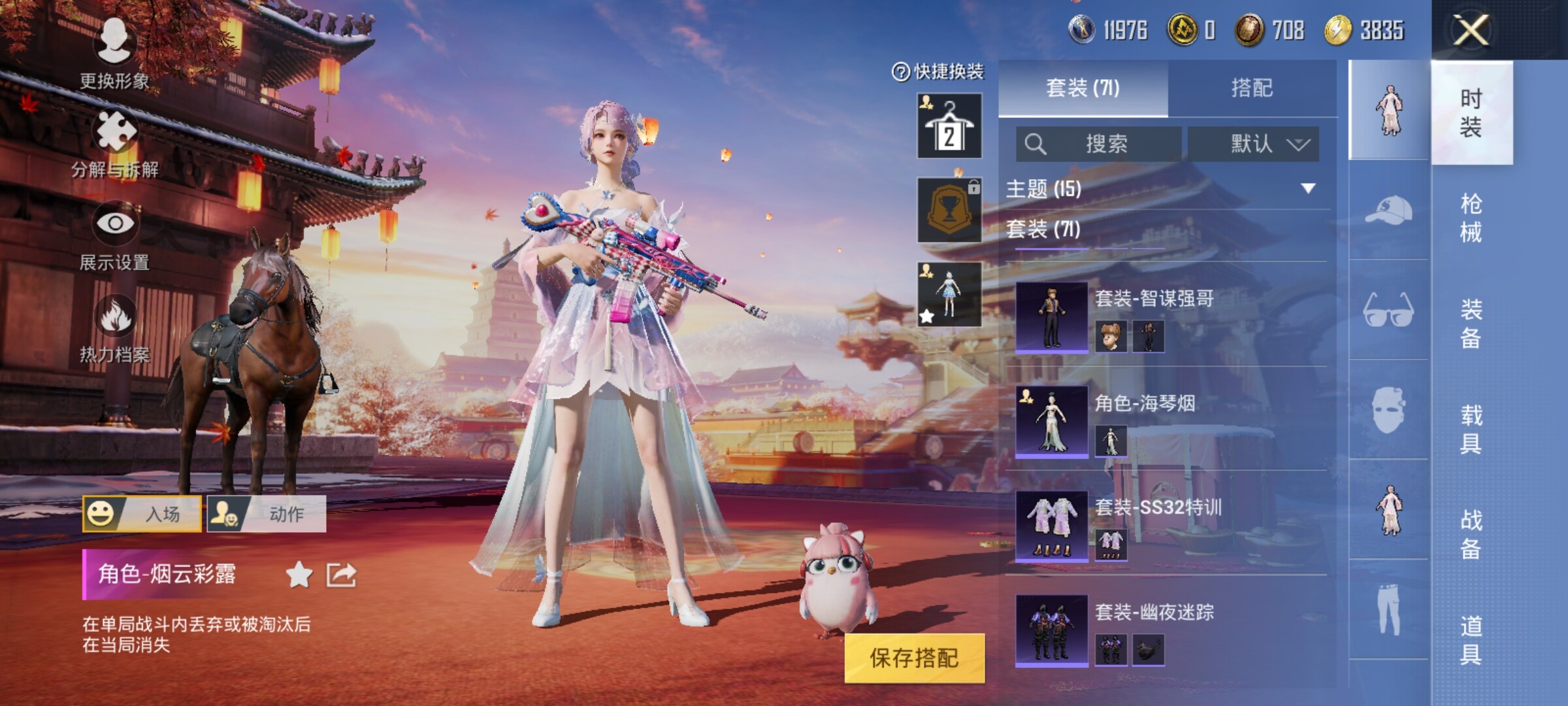This screenshot has width=1568, height=706.
Task: Favorite the outfit with the star icon
Action: (x=299, y=575)
